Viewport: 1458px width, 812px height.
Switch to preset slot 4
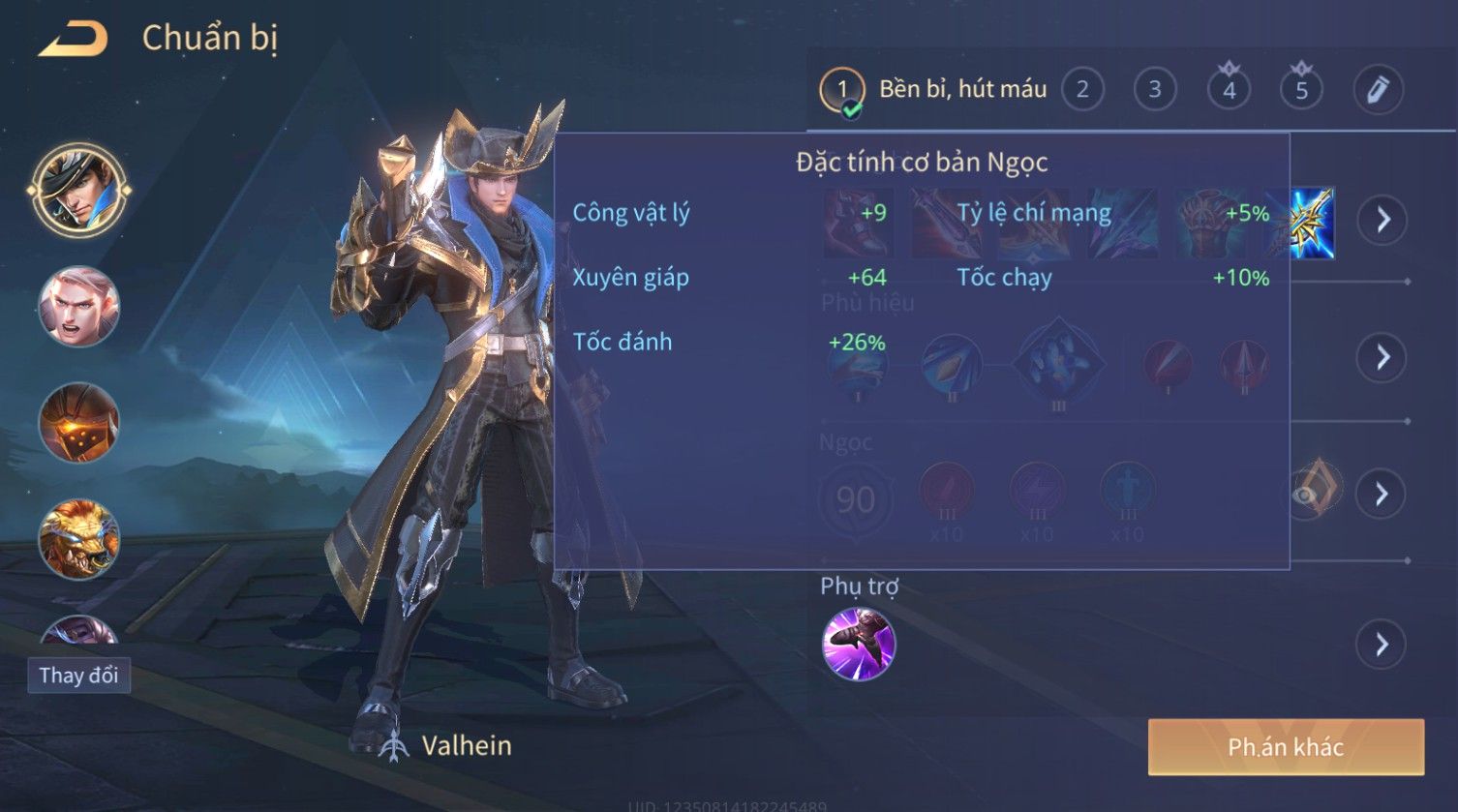pyautogui.click(x=1229, y=90)
